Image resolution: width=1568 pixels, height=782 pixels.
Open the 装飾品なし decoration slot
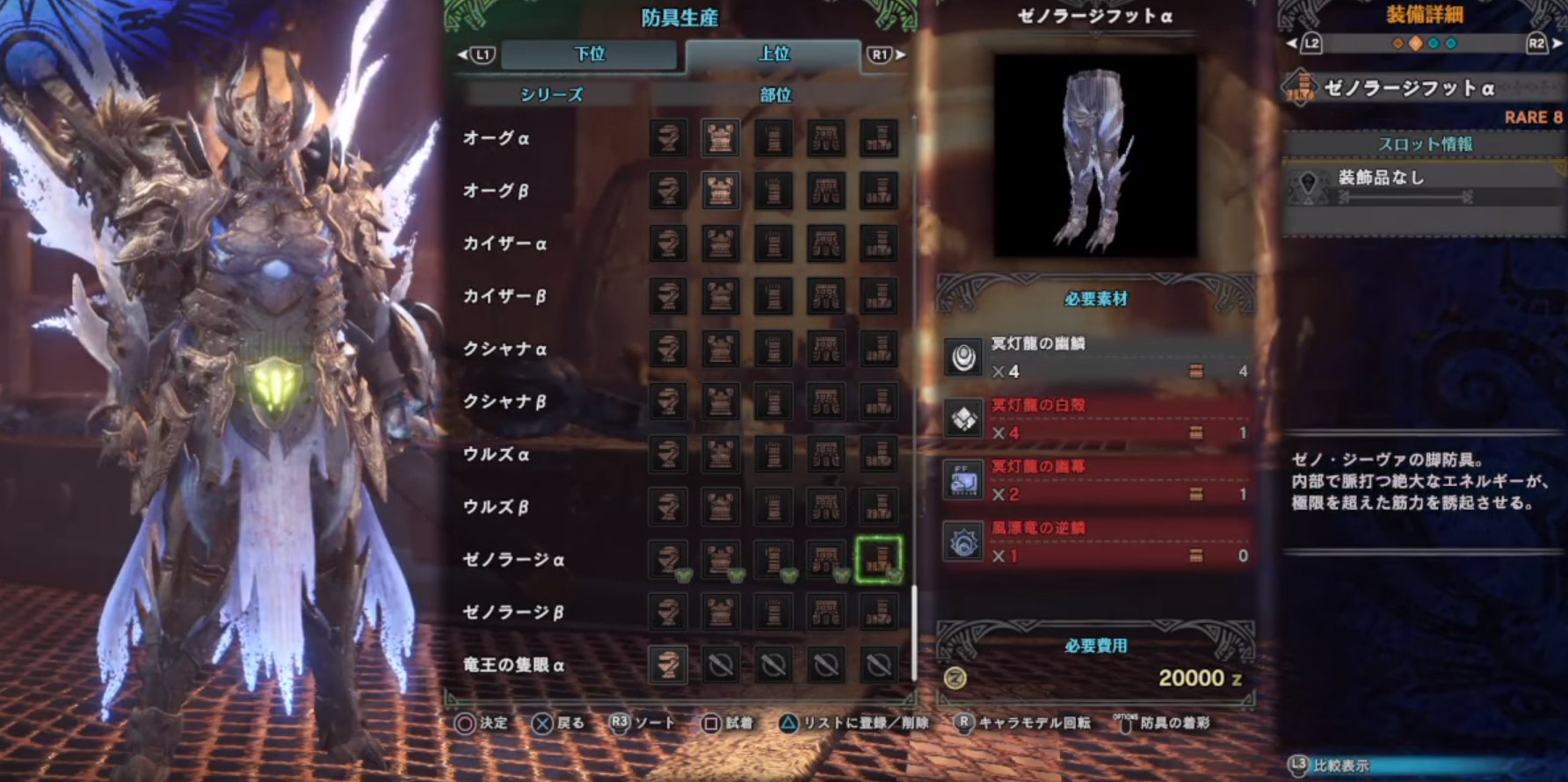[1422, 185]
